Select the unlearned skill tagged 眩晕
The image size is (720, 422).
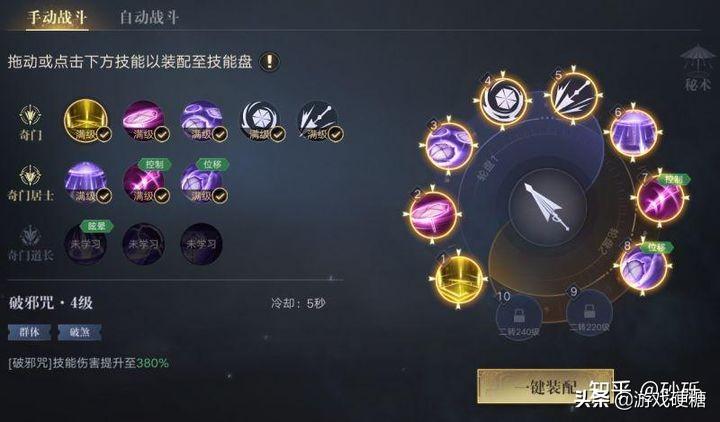[84, 242]
